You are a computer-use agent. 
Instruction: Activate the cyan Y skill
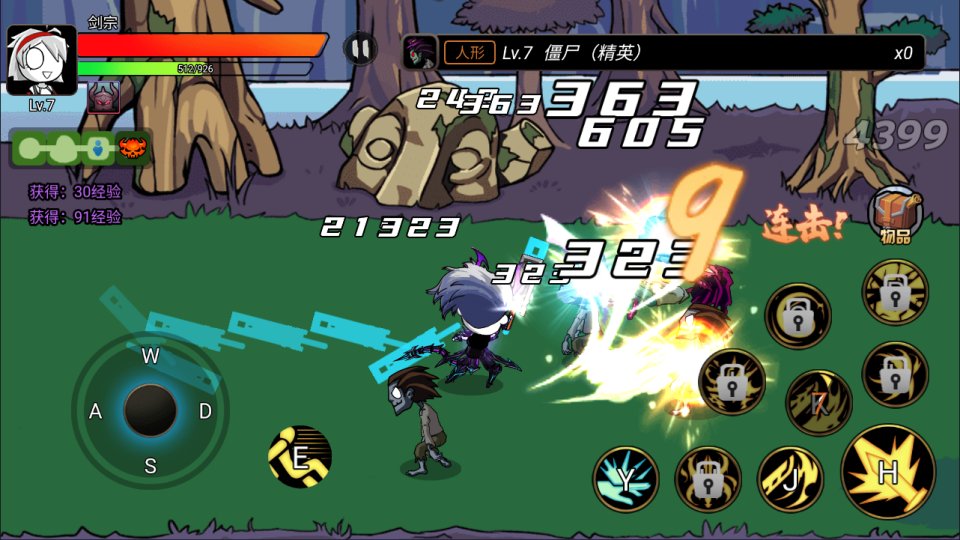click(625, 479)
